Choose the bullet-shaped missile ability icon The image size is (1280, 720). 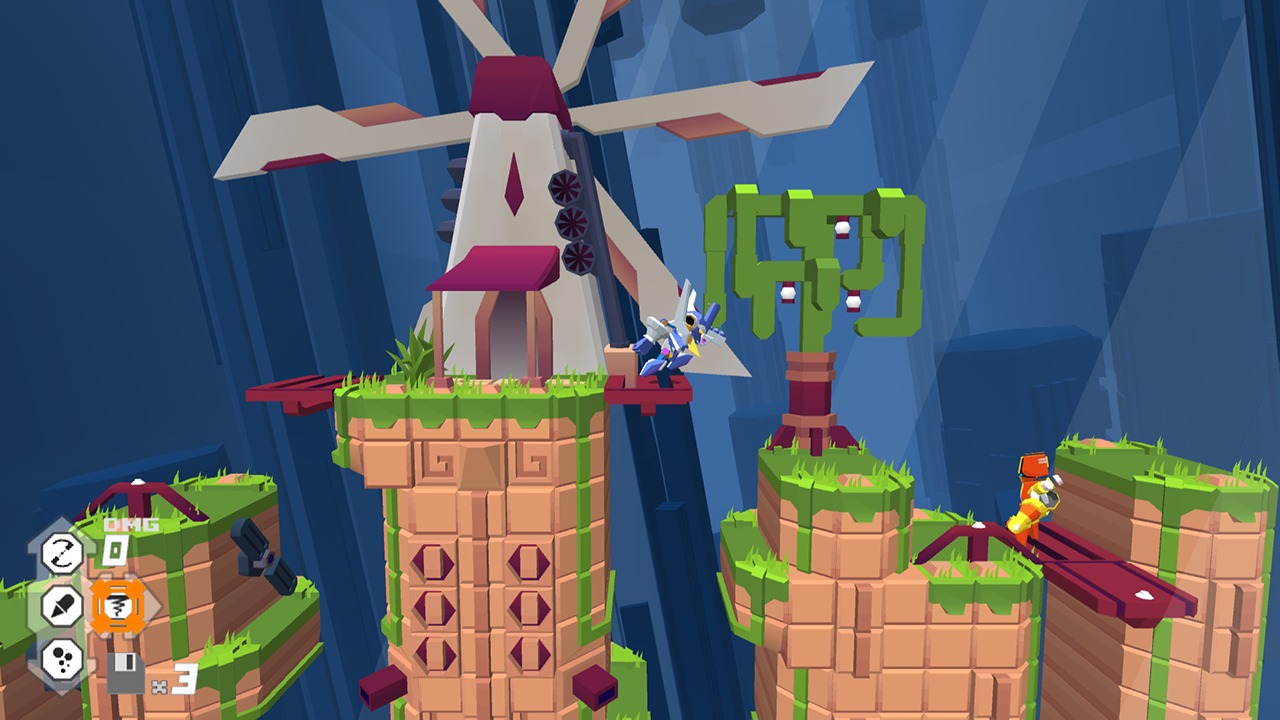coord(61,605)
